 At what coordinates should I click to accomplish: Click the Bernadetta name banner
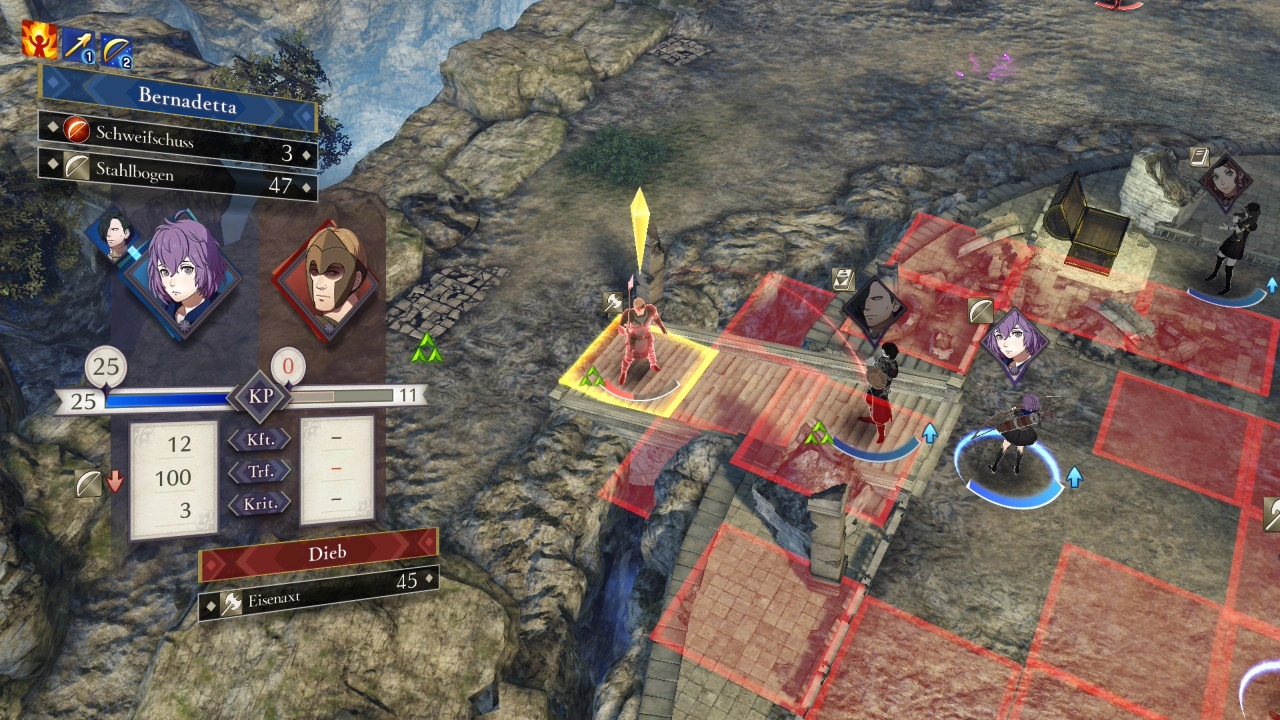pyautogui.click(x=178, y=99)
